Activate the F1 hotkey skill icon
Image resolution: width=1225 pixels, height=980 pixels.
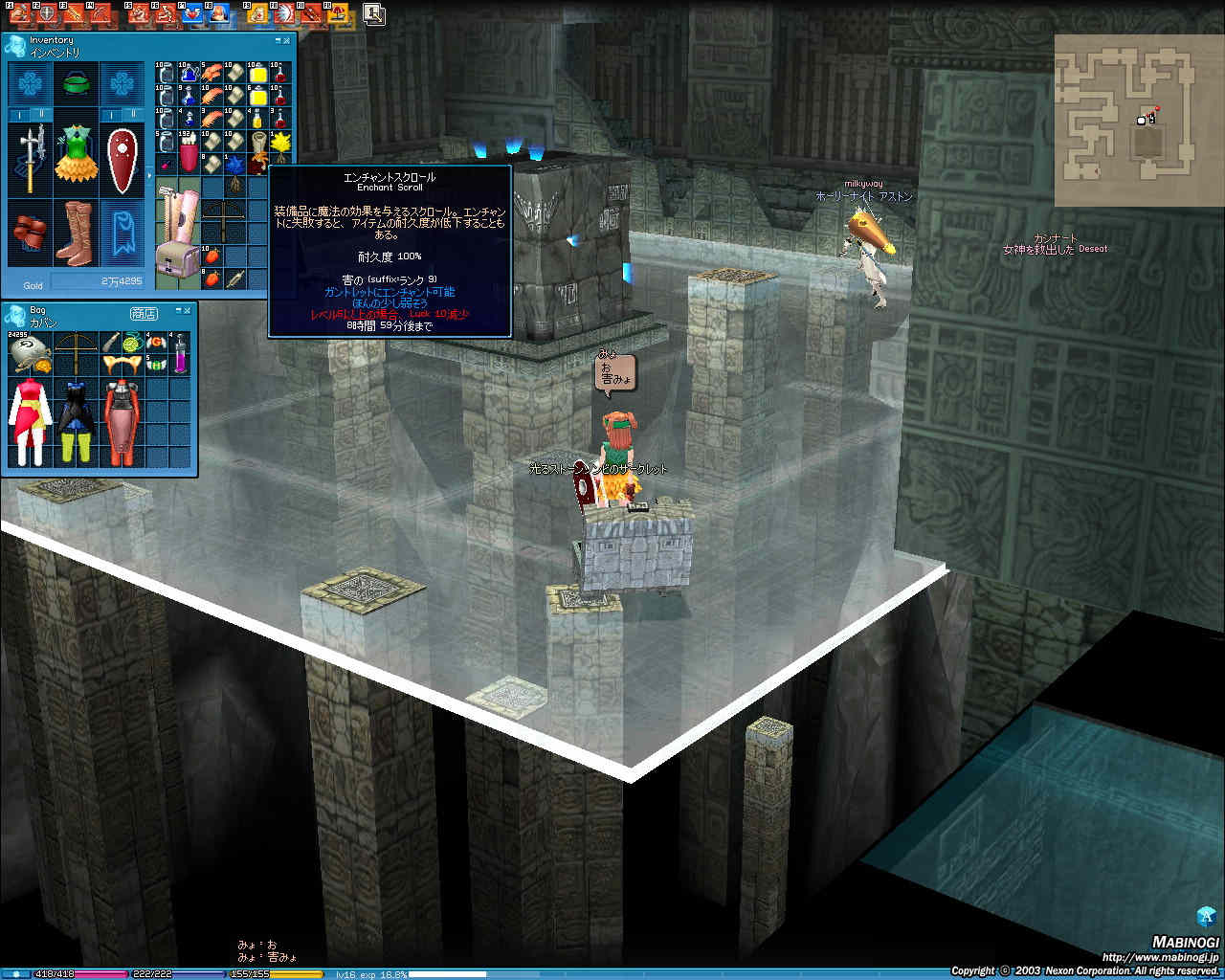[x=18, y=13]
